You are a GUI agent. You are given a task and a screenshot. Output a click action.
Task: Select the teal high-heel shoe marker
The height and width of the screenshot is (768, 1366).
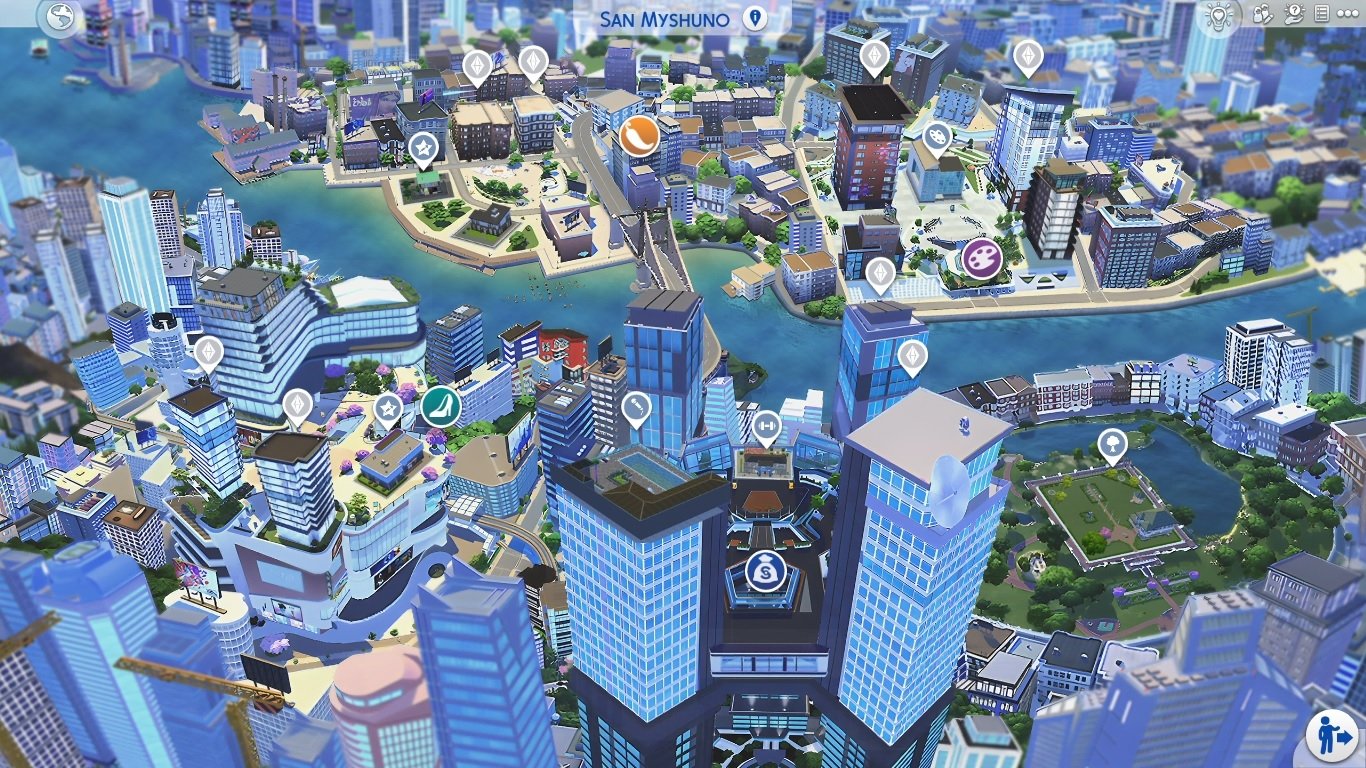[439, 406]
